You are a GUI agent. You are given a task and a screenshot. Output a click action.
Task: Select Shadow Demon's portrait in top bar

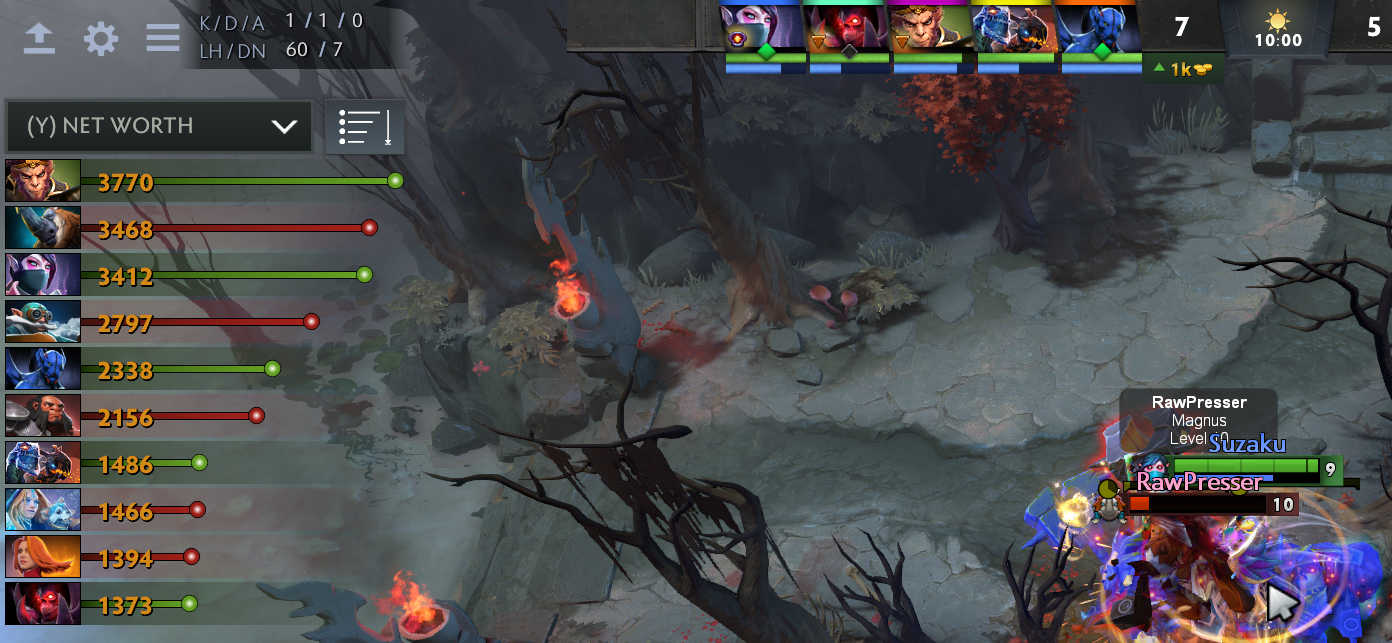pos(849,27)
